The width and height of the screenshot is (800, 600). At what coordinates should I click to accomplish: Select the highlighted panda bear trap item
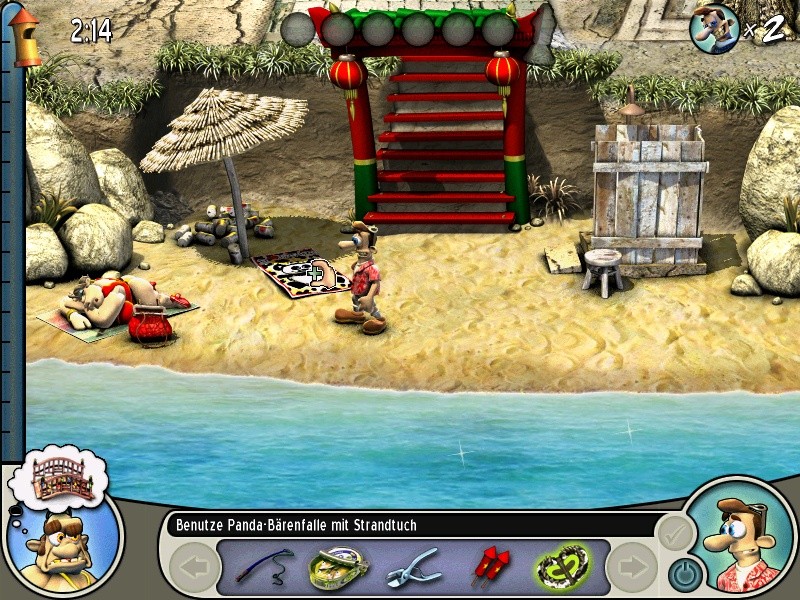pos(562,567)
